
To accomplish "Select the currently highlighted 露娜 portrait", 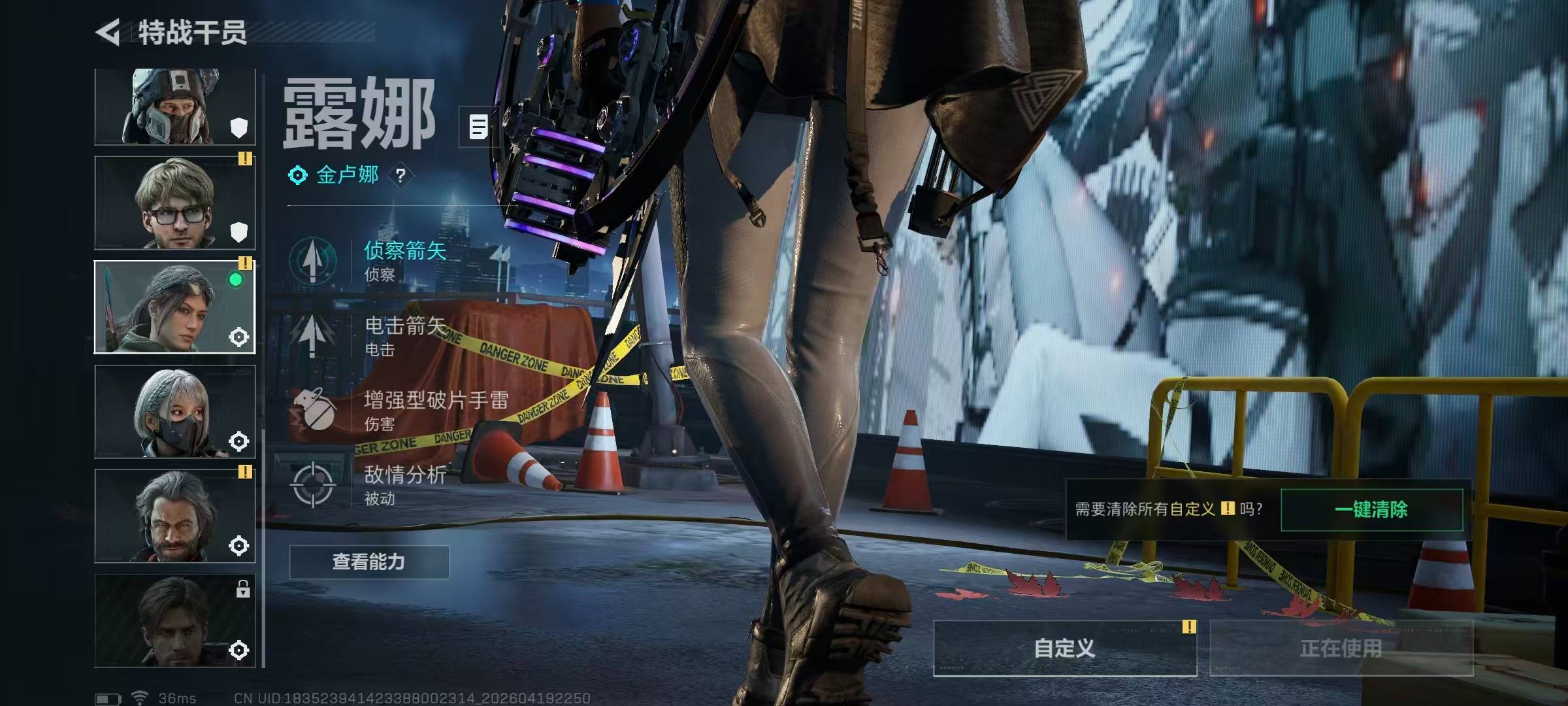I will (174, 307).
